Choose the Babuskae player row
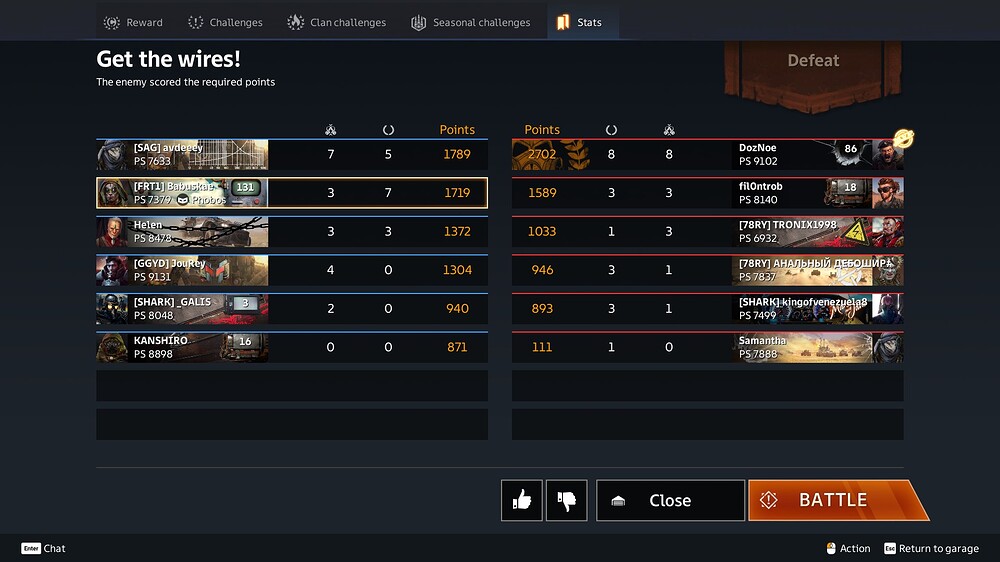 (x=291, y=193)
